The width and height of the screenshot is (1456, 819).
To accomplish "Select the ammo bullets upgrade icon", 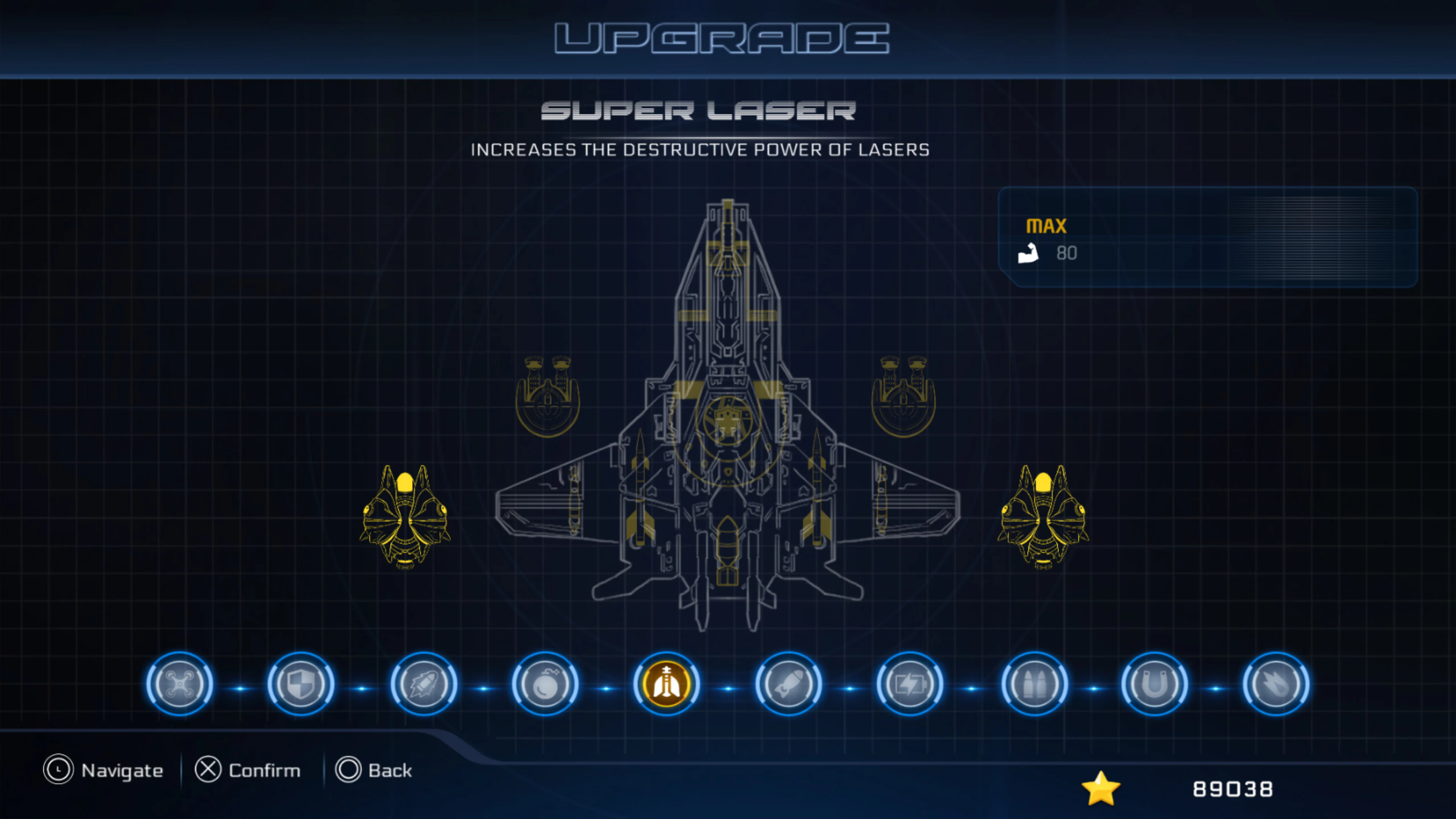I will point(1035,684).
